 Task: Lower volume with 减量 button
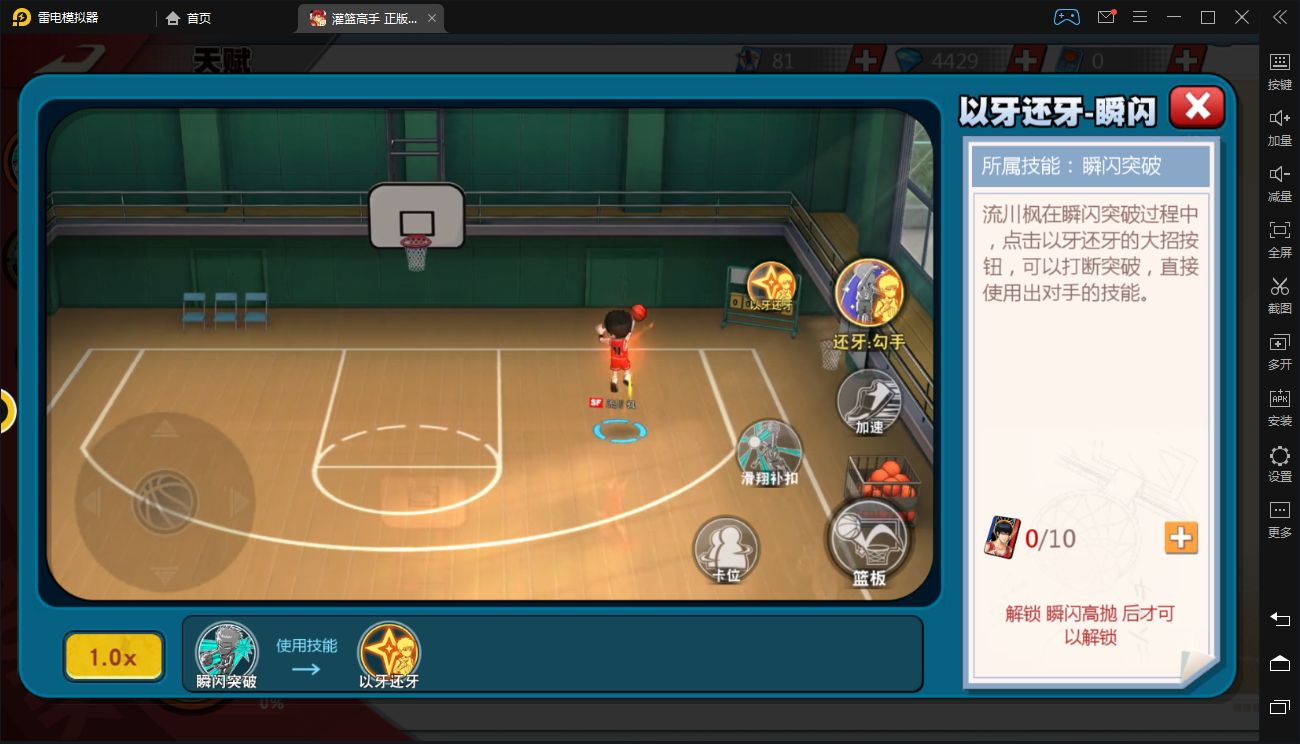tap(1279, 181)
